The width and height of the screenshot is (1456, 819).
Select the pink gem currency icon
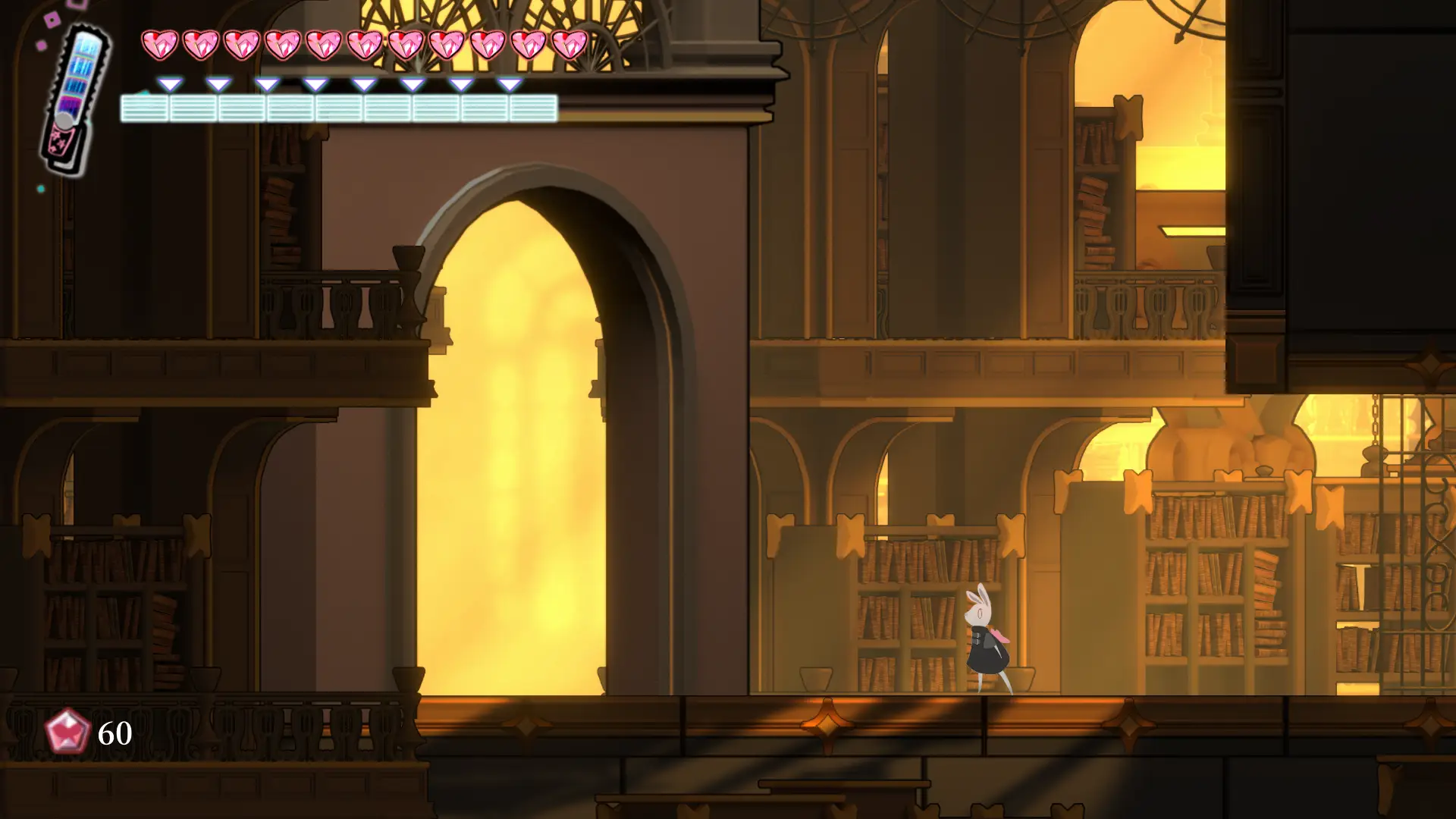[x=67, y=732]
